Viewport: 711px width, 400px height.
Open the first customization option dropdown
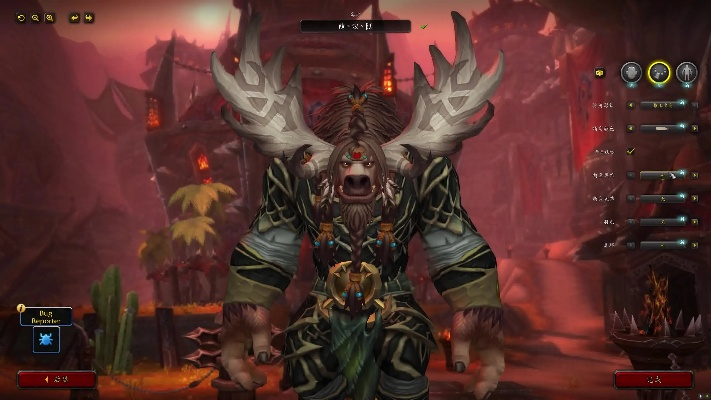[x=661, y=103]
